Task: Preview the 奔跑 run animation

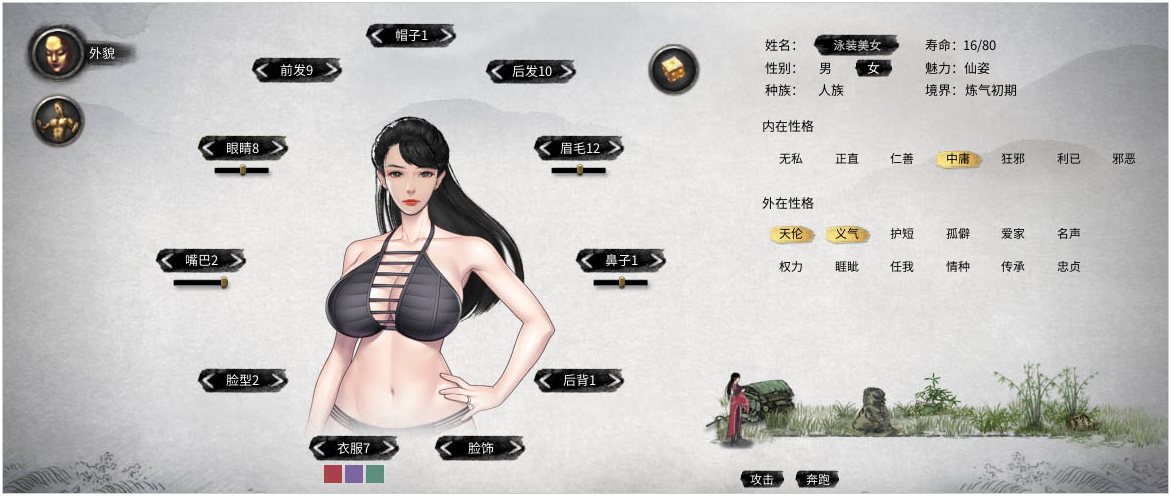Action: (818, 479)
